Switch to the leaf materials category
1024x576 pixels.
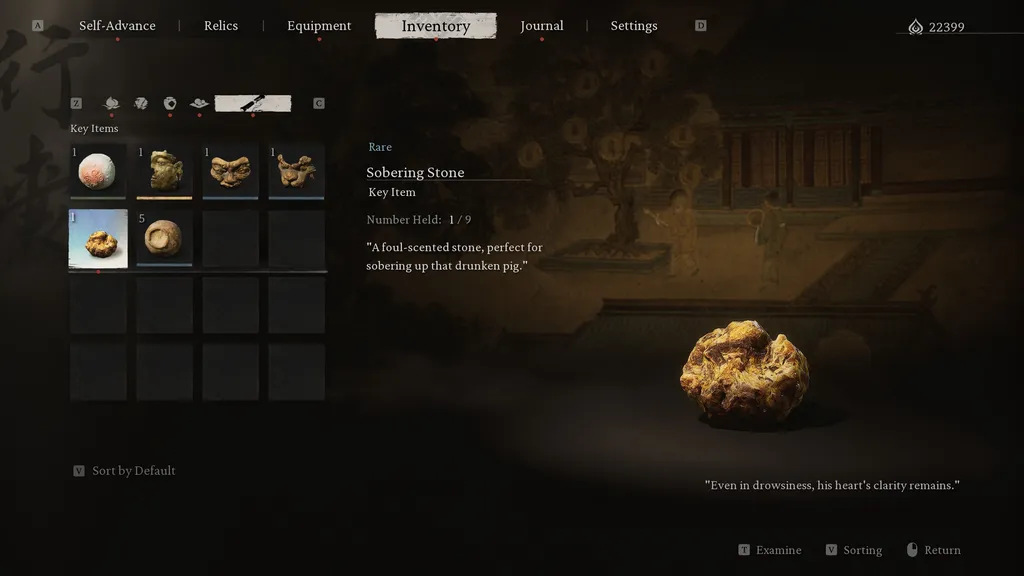click(141, 103)
